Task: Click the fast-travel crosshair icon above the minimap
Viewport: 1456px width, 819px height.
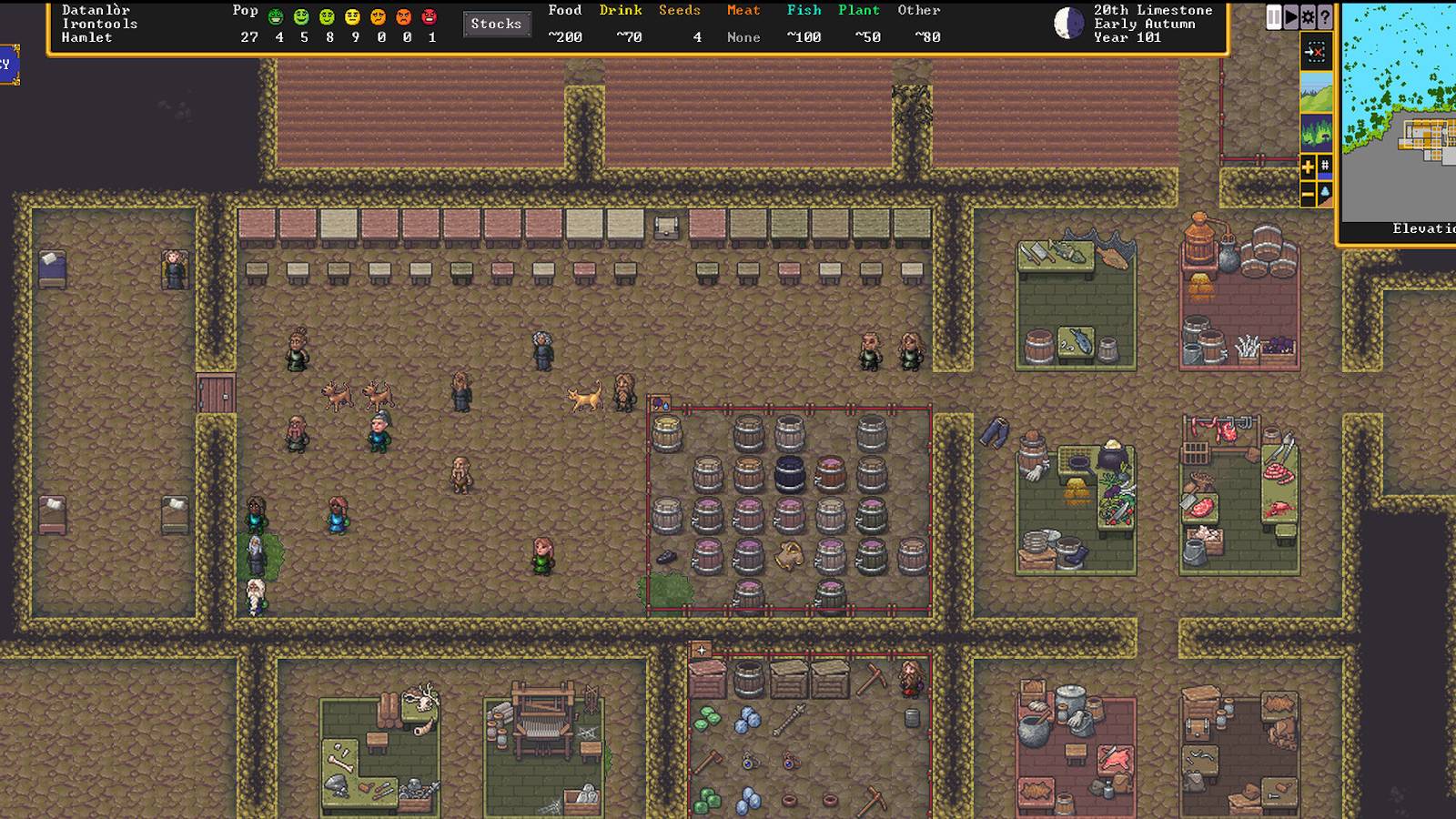Action: [x=1317, y=52]
